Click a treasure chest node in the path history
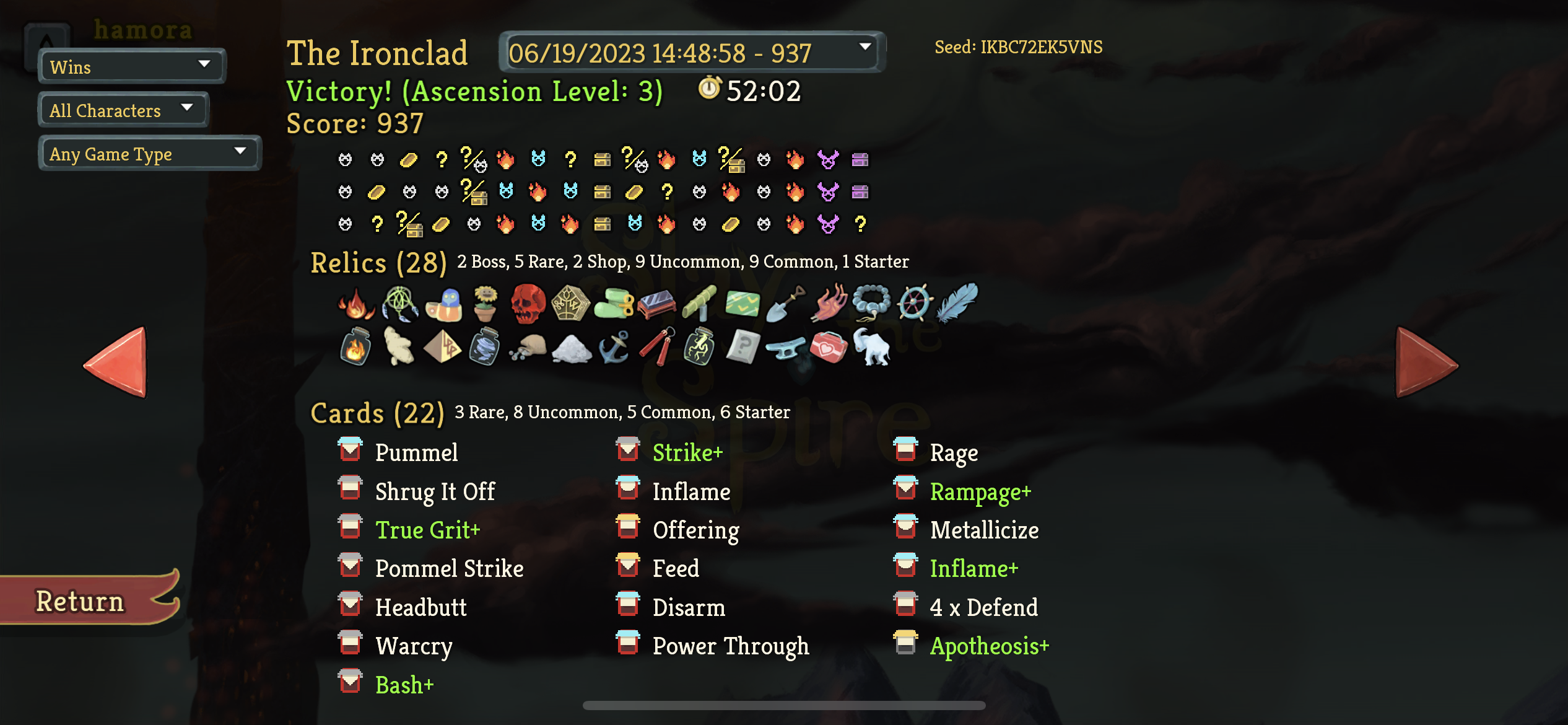 [603, 160]
